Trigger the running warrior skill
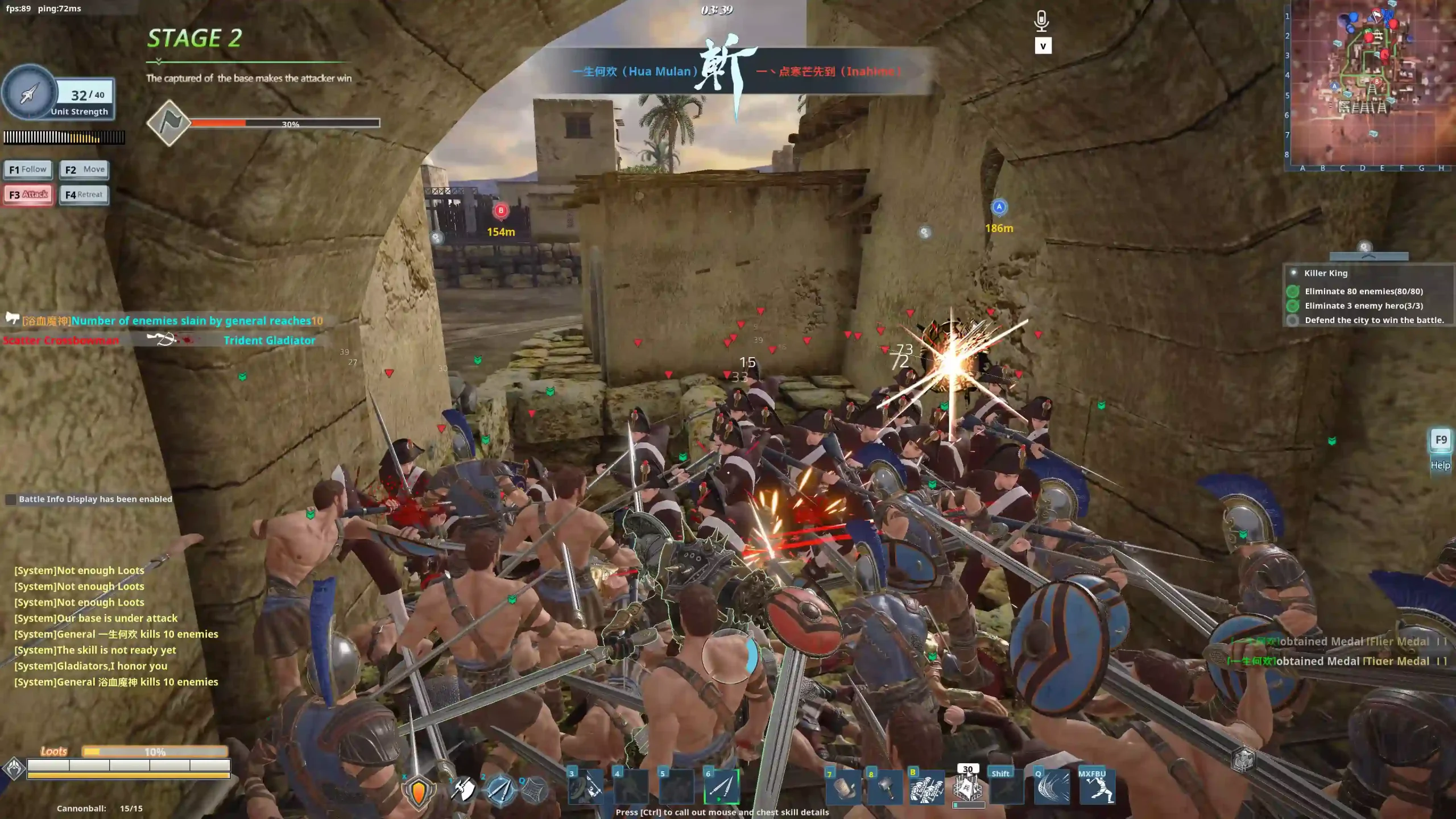Viewport: 1456px width, 819px height. tap(1097, 788)
